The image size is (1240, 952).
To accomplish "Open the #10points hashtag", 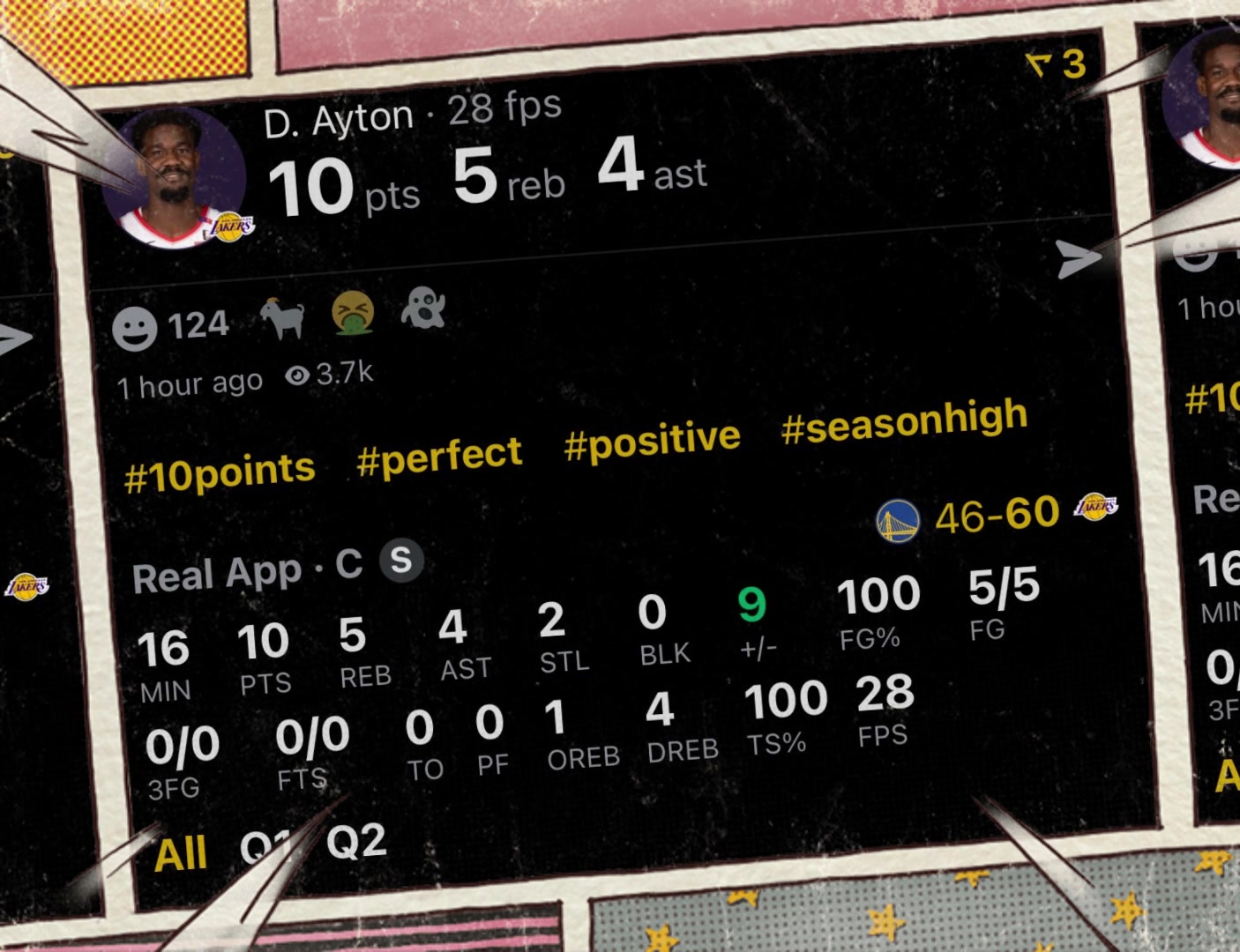I will 220,472.
